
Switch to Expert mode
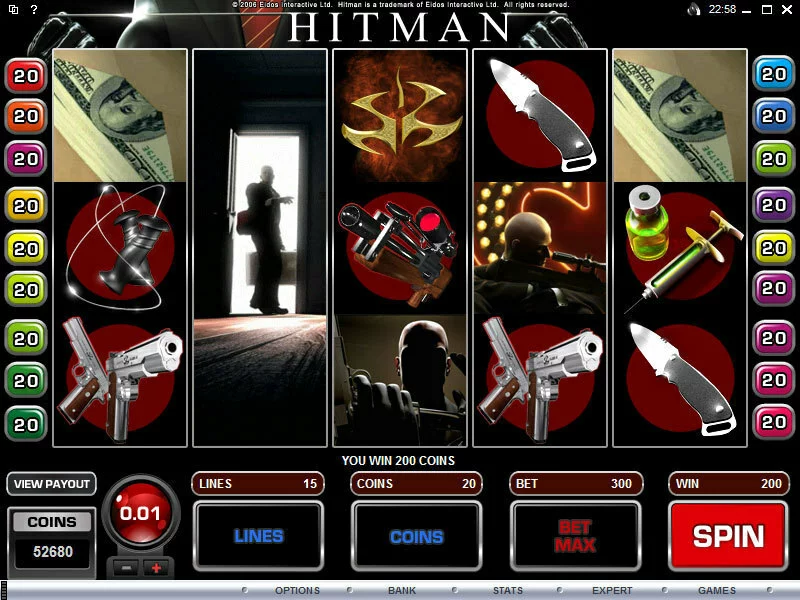click(612, 590)
